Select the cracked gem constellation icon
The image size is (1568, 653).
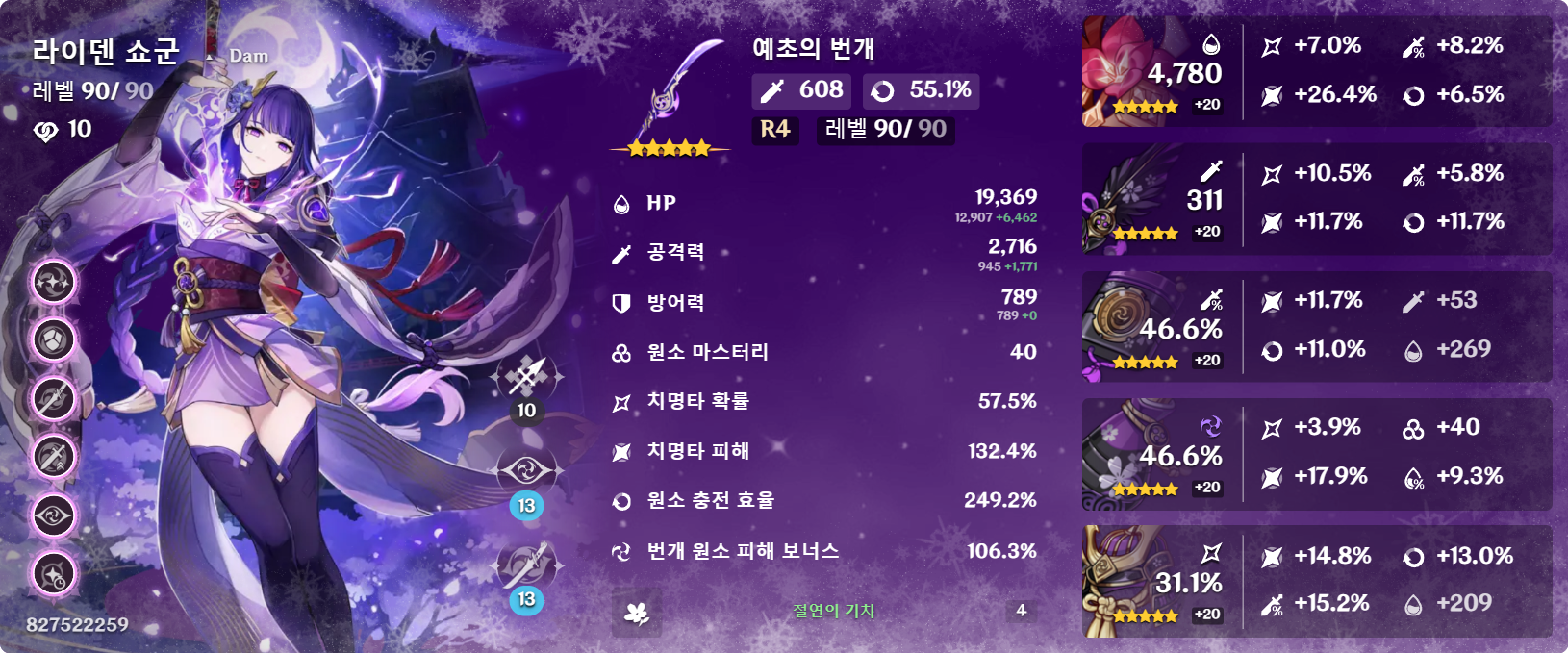[x=54, y=339]
